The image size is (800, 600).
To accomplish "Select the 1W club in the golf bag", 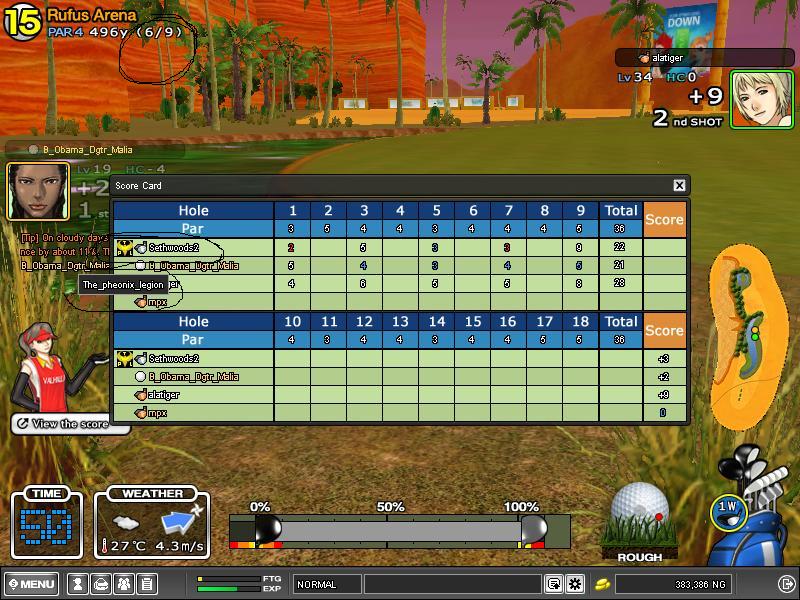I will pos(728,509).
